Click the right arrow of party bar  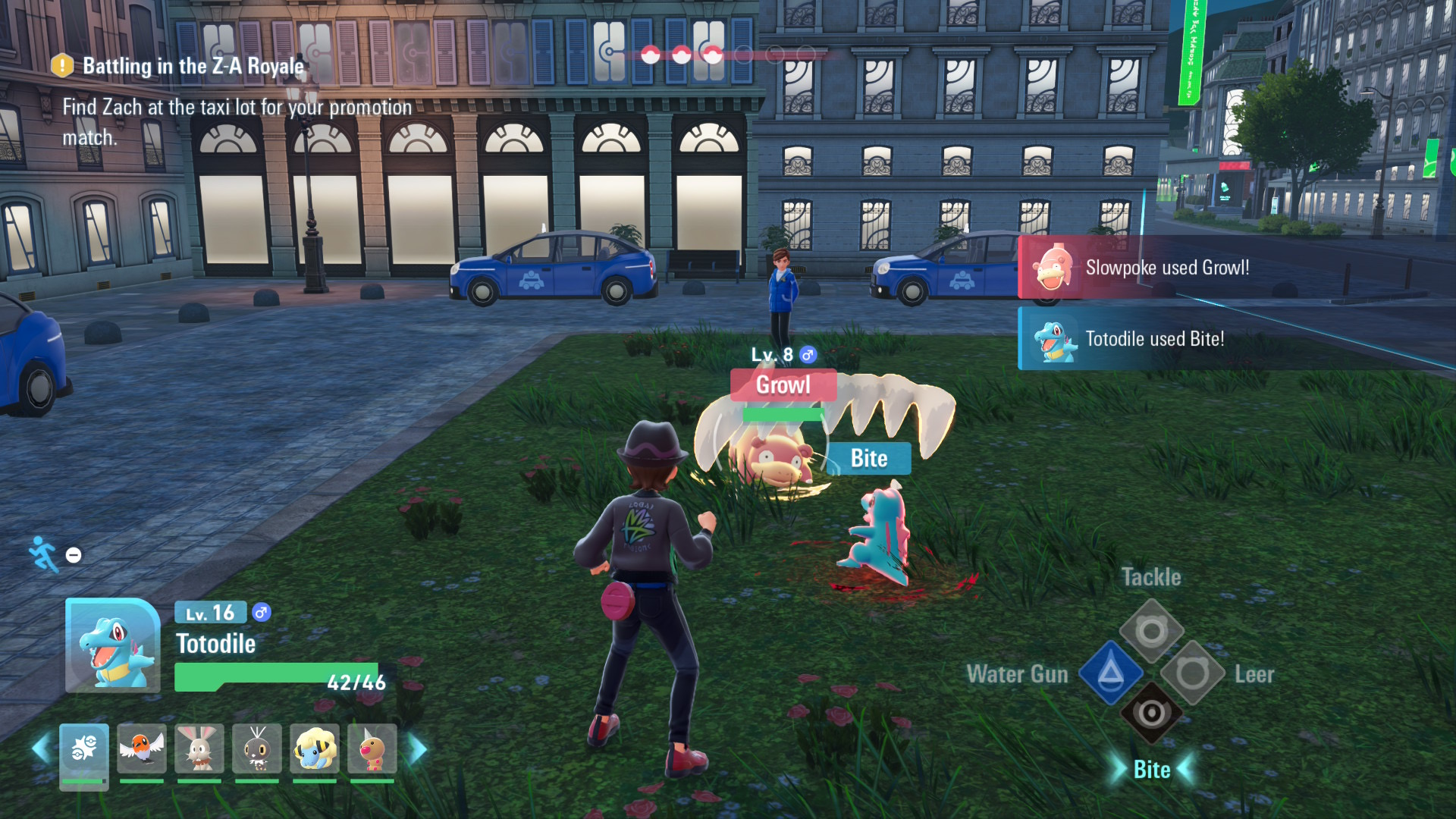point(418,749)
